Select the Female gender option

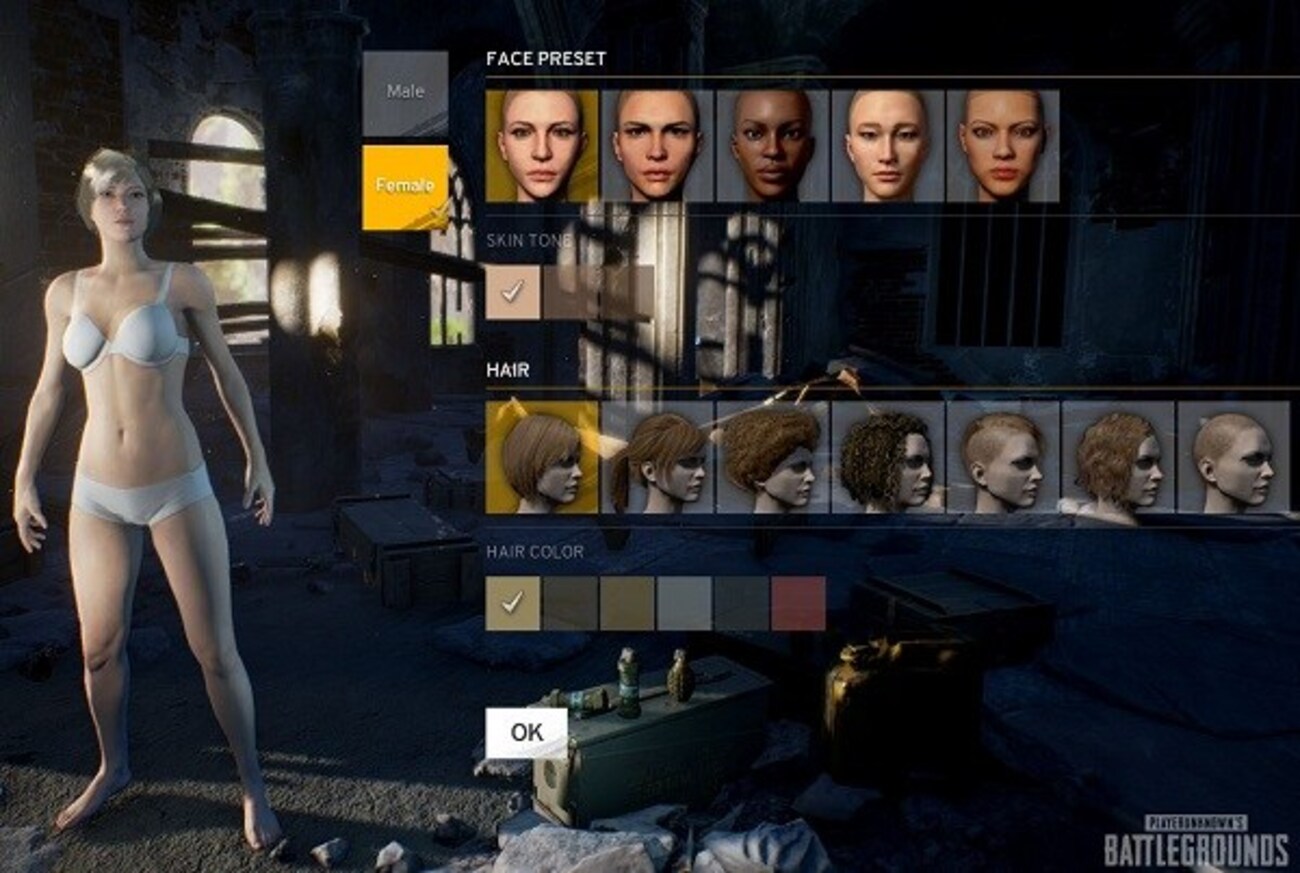405,187
